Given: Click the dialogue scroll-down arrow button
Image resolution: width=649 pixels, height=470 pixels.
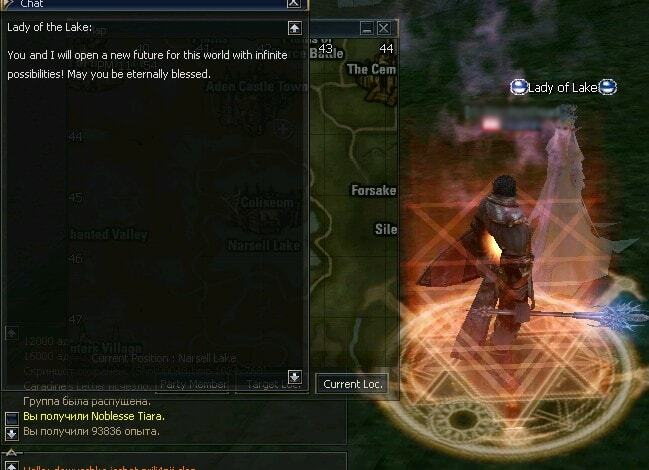Looking at the screenshot, I should pos(294,377).
